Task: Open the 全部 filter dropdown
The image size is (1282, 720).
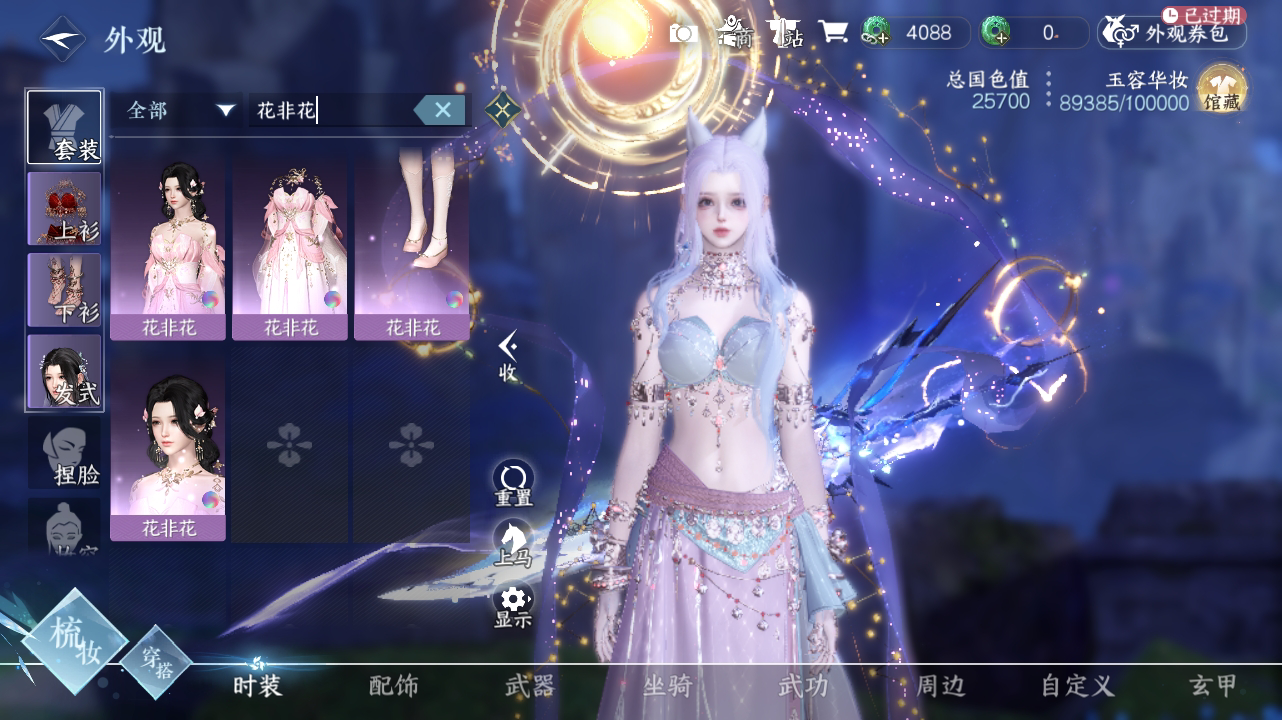Action: 180,110
